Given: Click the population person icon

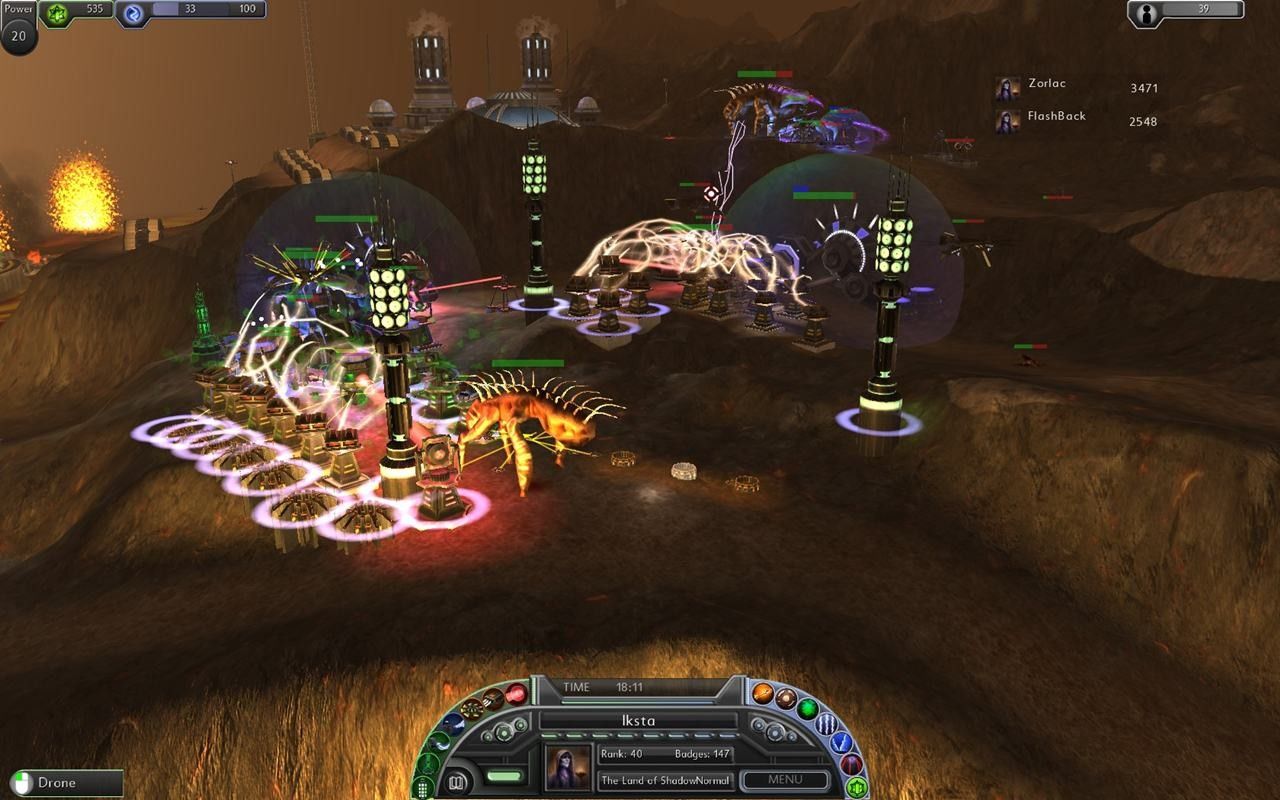Looking at the screenshot, I should click(1147, 13).
